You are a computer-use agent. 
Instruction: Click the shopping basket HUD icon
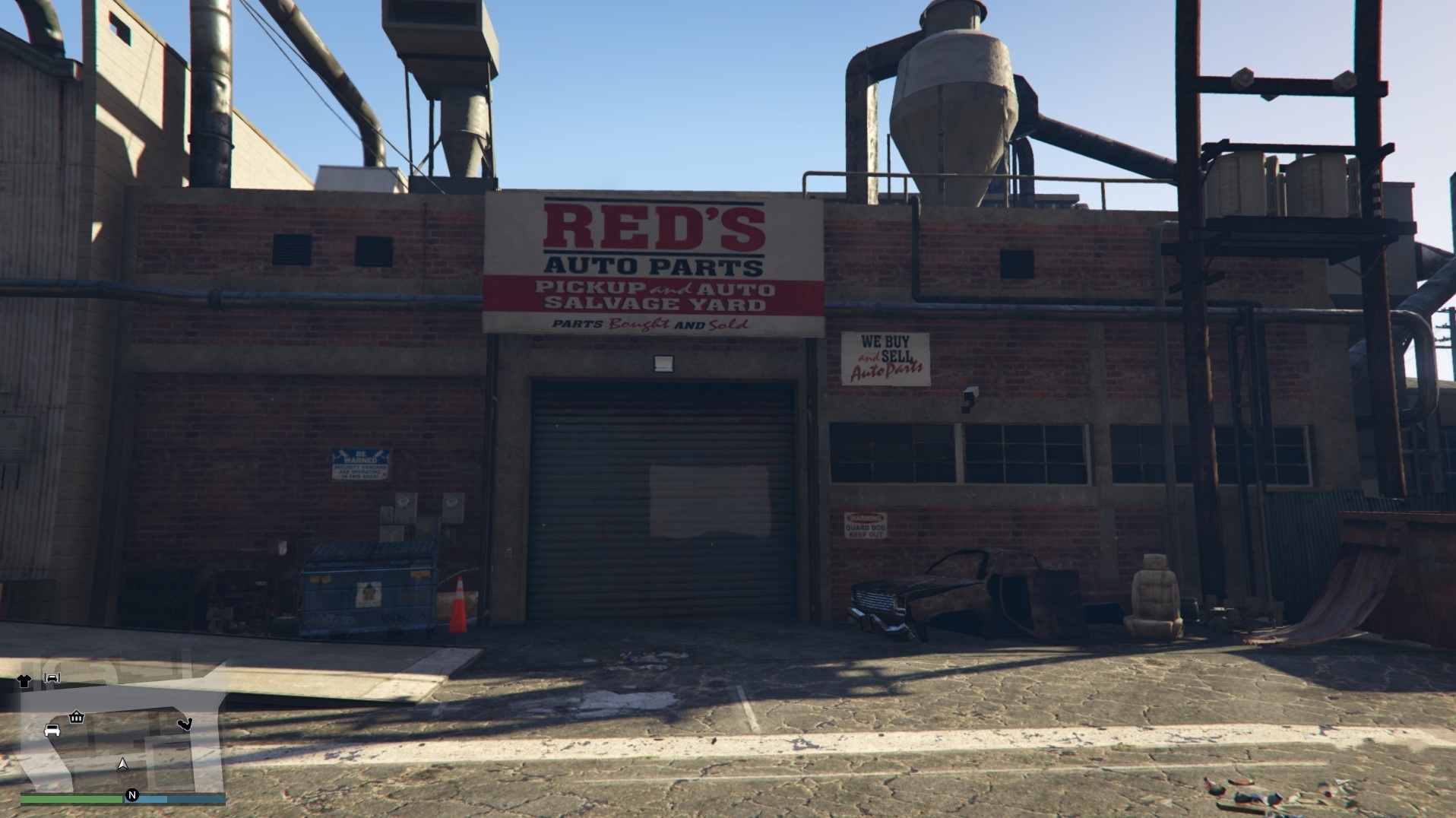(76, 717)
